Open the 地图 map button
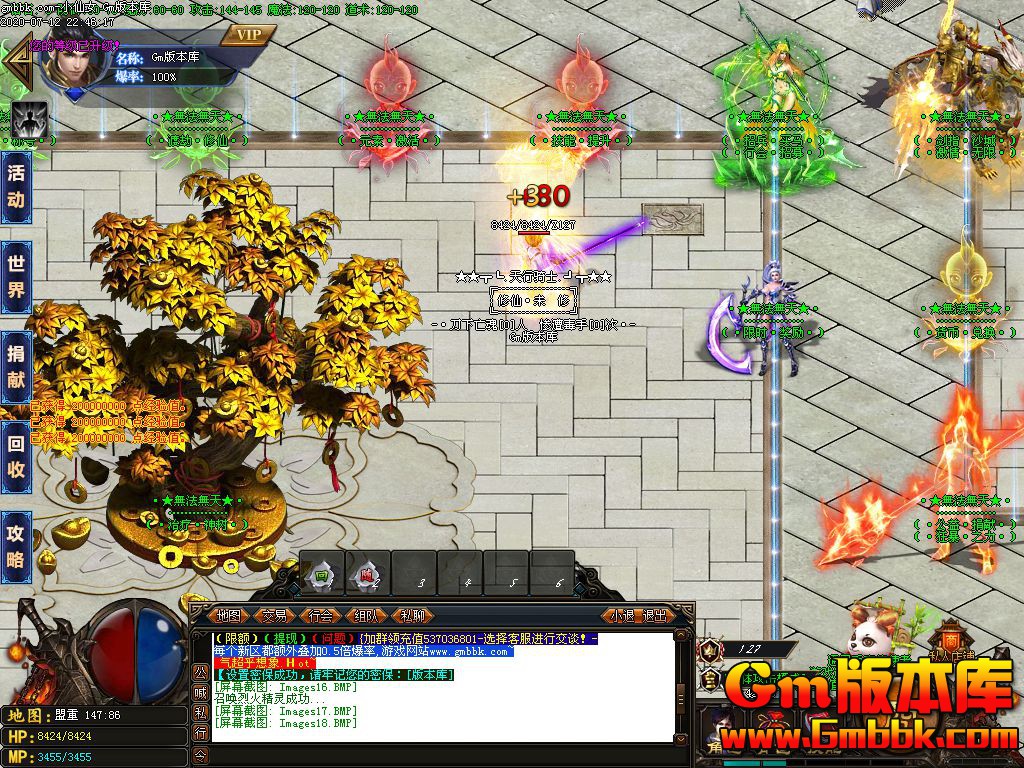 point(229,616)
